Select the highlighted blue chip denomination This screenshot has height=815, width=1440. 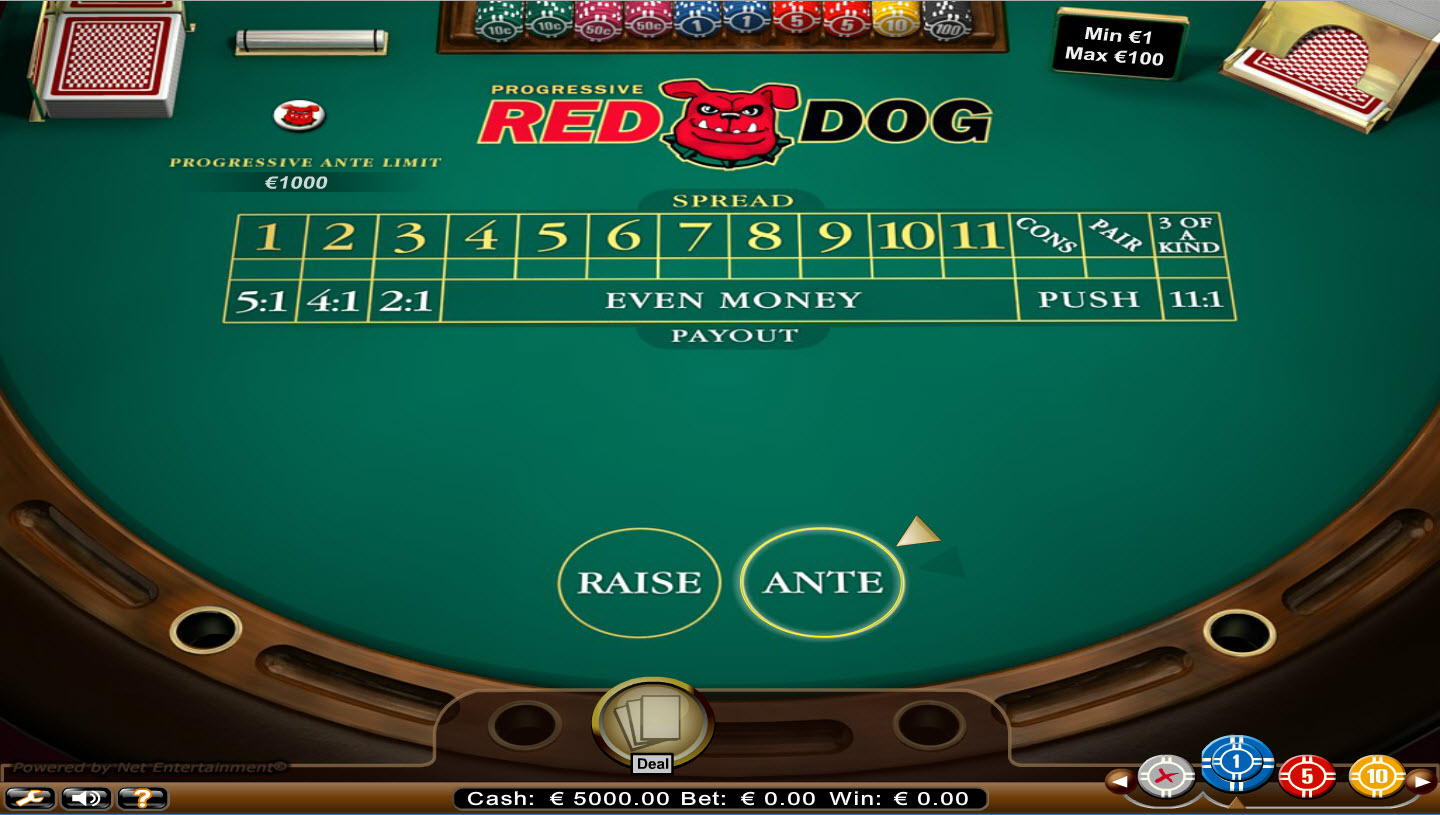coord(1237,765)
